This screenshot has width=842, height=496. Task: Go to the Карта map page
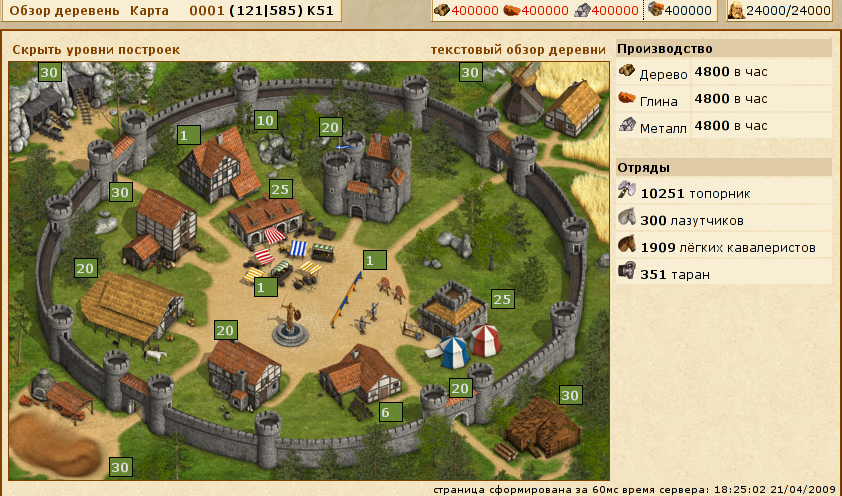[151, 10]
